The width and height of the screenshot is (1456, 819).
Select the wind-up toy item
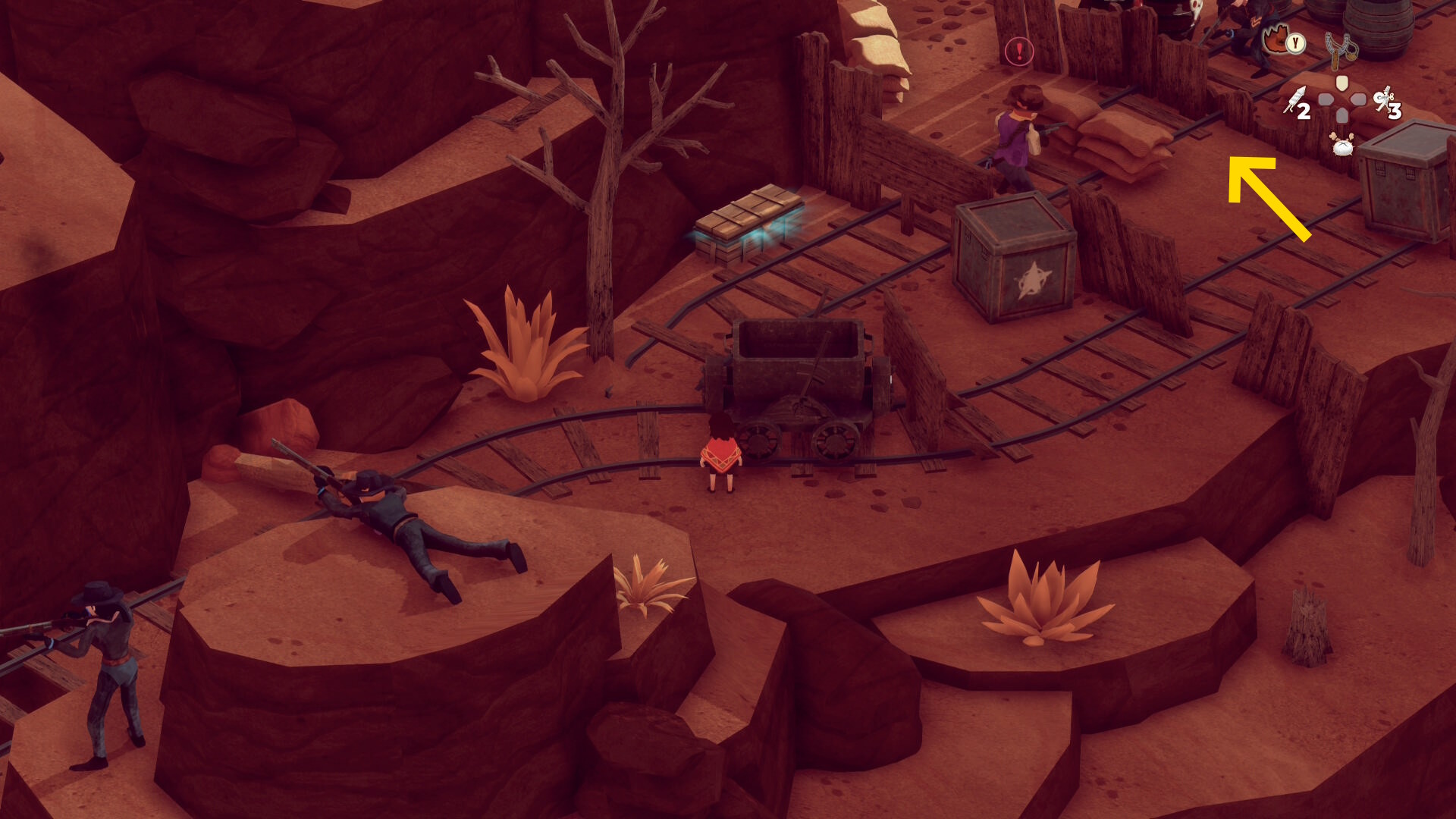point(1386,100)
